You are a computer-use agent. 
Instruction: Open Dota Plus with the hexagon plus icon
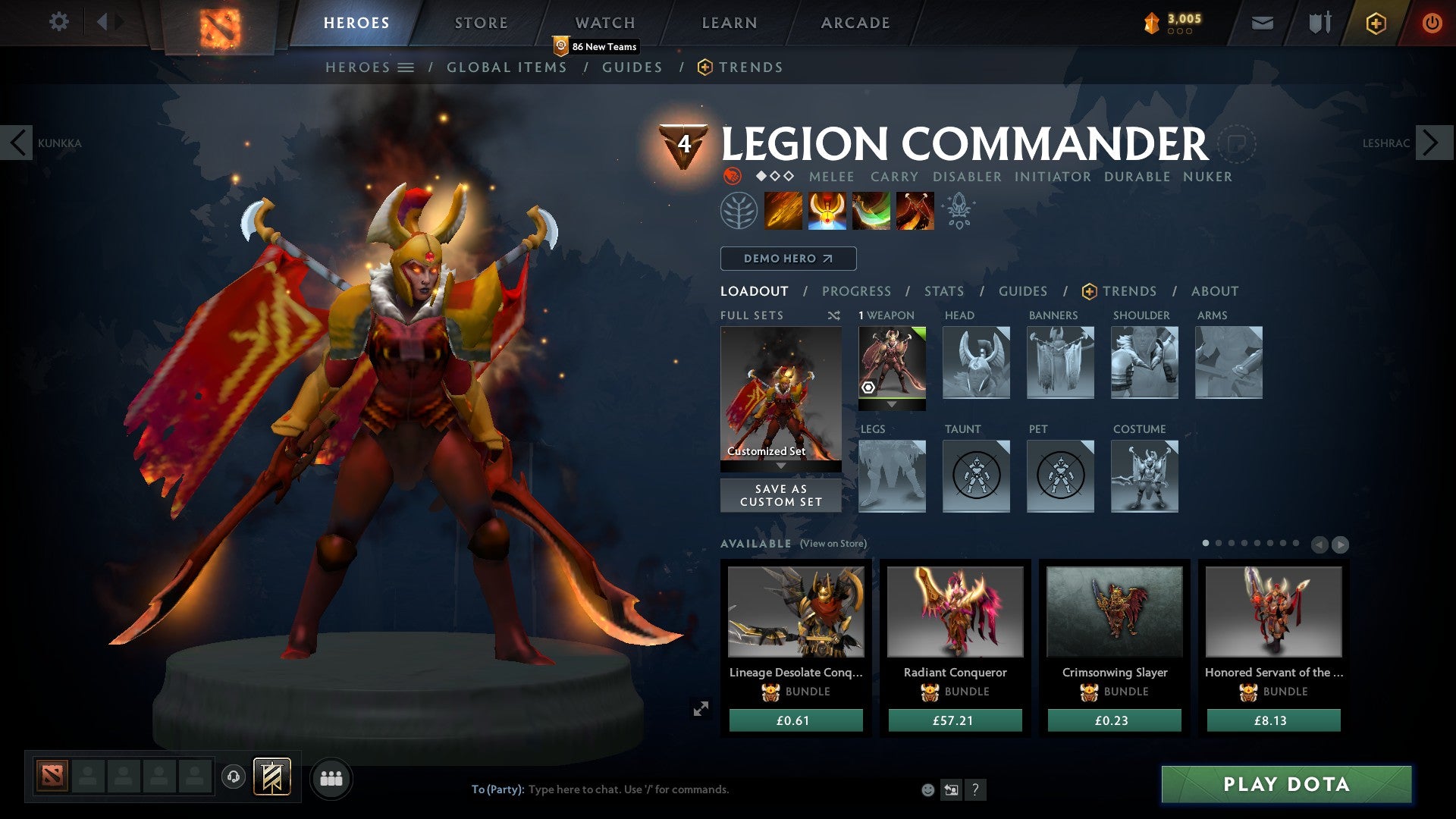click(x=1376, y=23)
